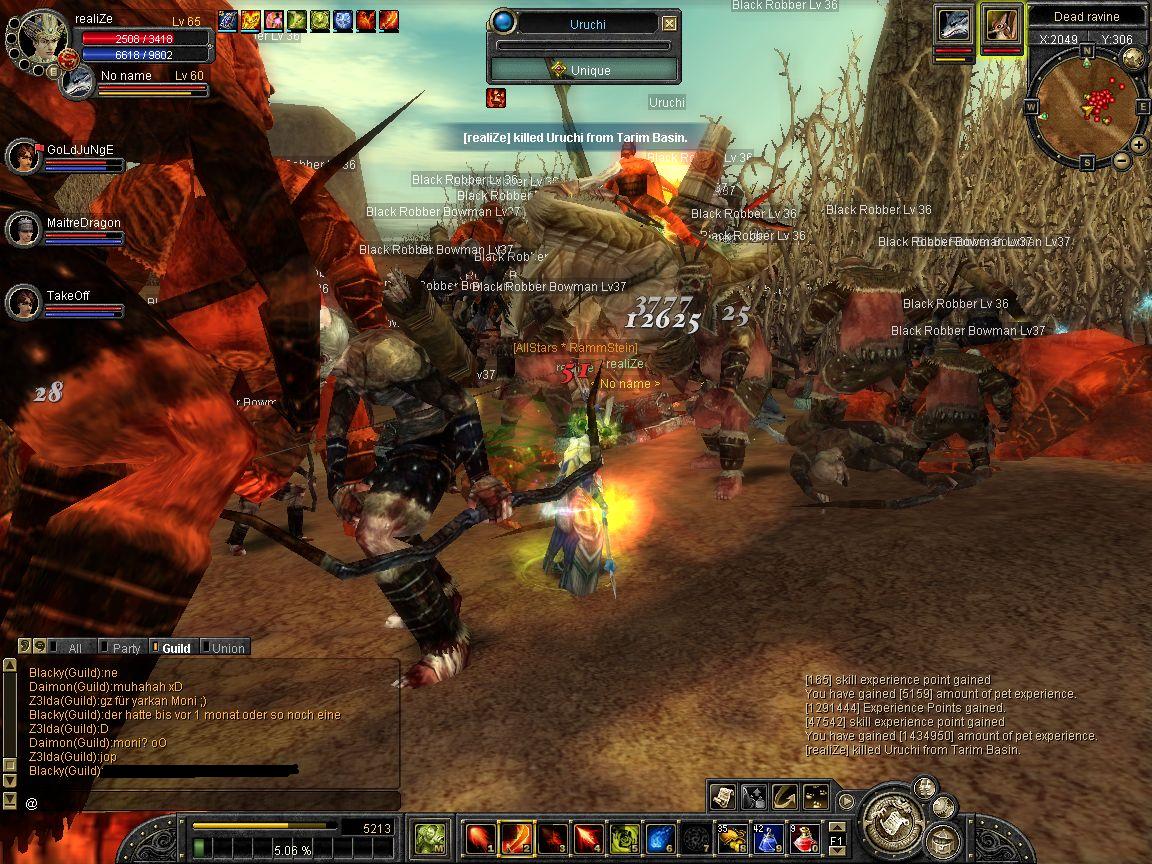Zoom out the minimap with minus button
The width and height of the screenshot is (1152, 864).
pyautogui.click(x=1121, y=160)
